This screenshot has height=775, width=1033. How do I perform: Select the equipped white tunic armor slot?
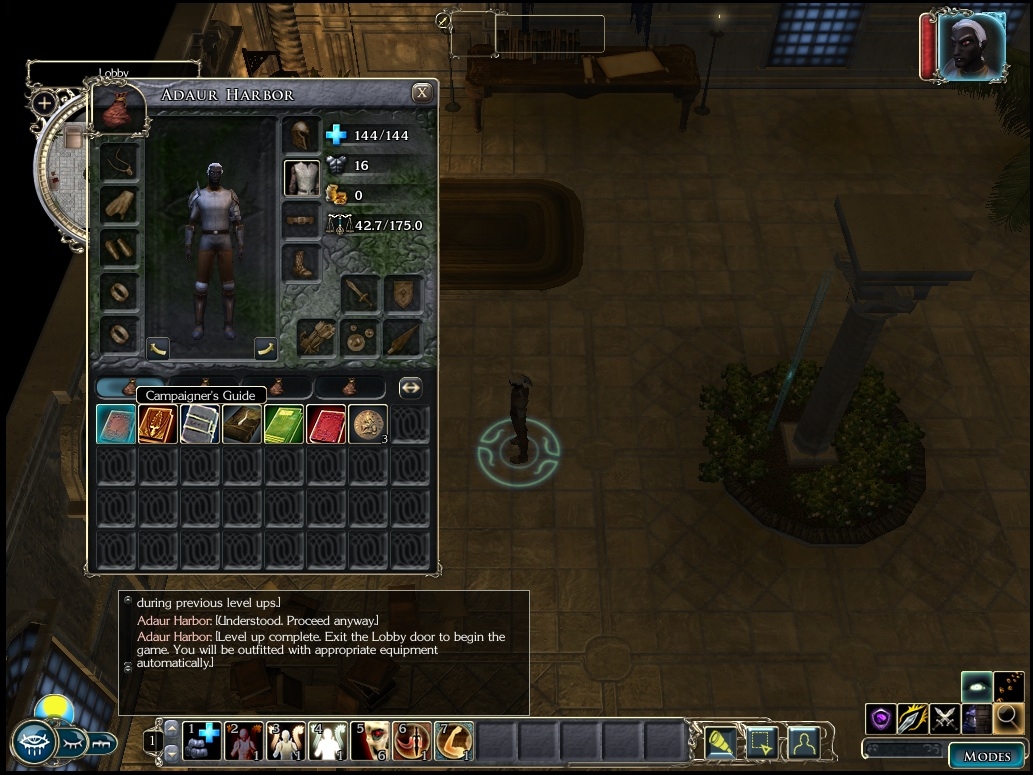(301, 177)
